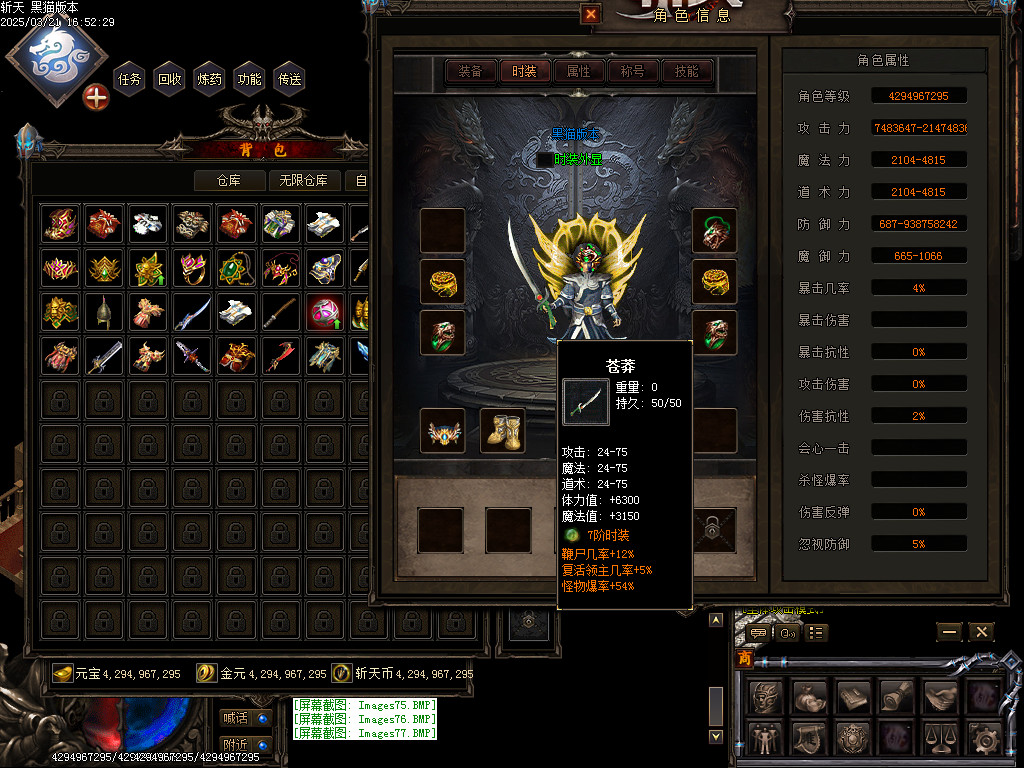Close the character info window
Viewport: 1024px width, 768px height.
[591, 14]
